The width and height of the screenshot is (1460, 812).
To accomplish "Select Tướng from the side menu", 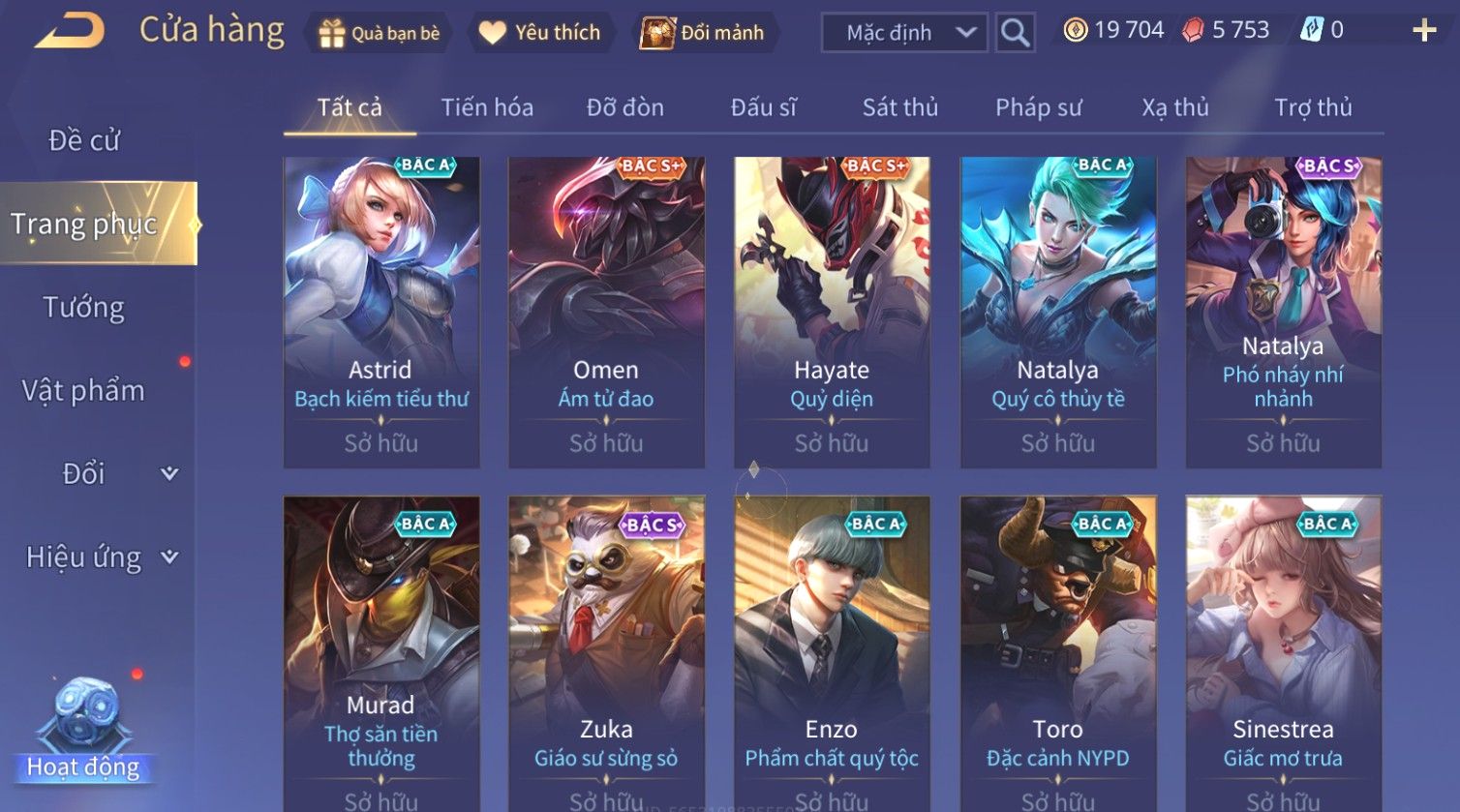I will 84,308.
